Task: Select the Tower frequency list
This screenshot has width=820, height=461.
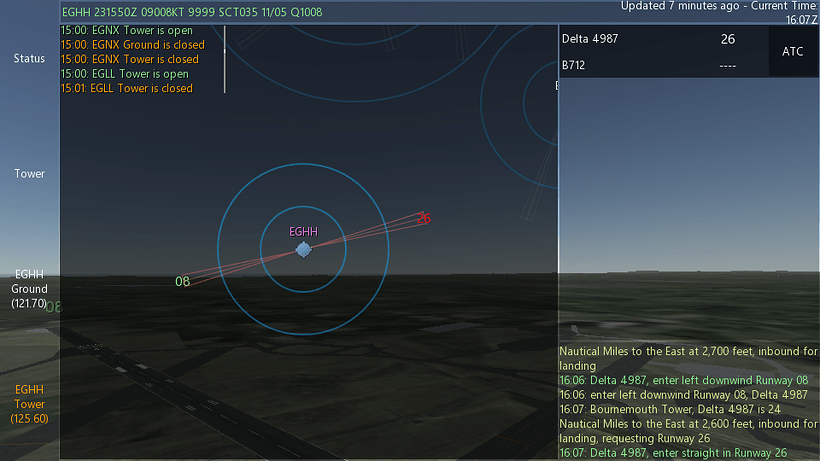Action: pyautogui.click(x=29, y=174)
